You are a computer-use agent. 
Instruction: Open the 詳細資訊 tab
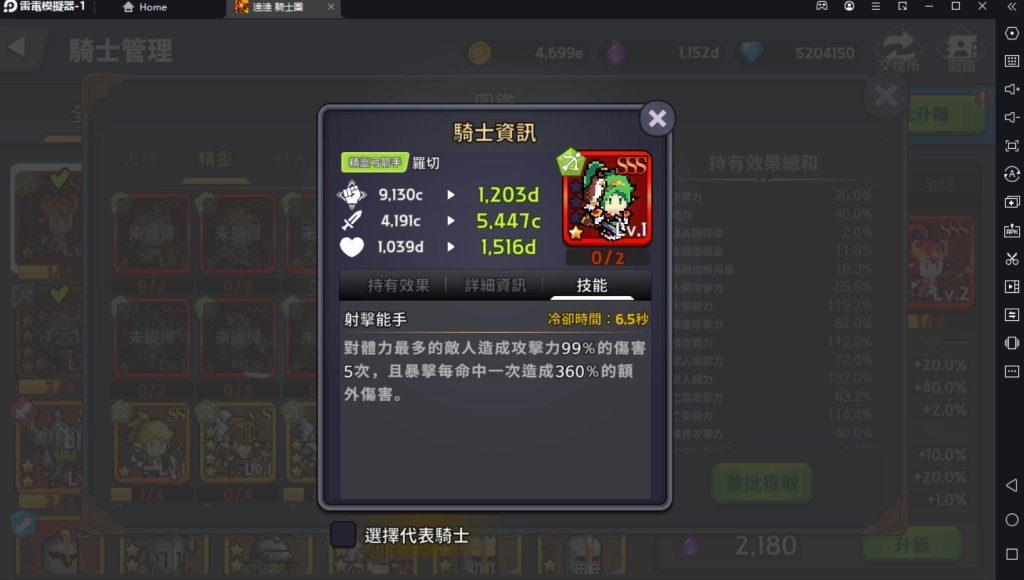tap(495, 285)
